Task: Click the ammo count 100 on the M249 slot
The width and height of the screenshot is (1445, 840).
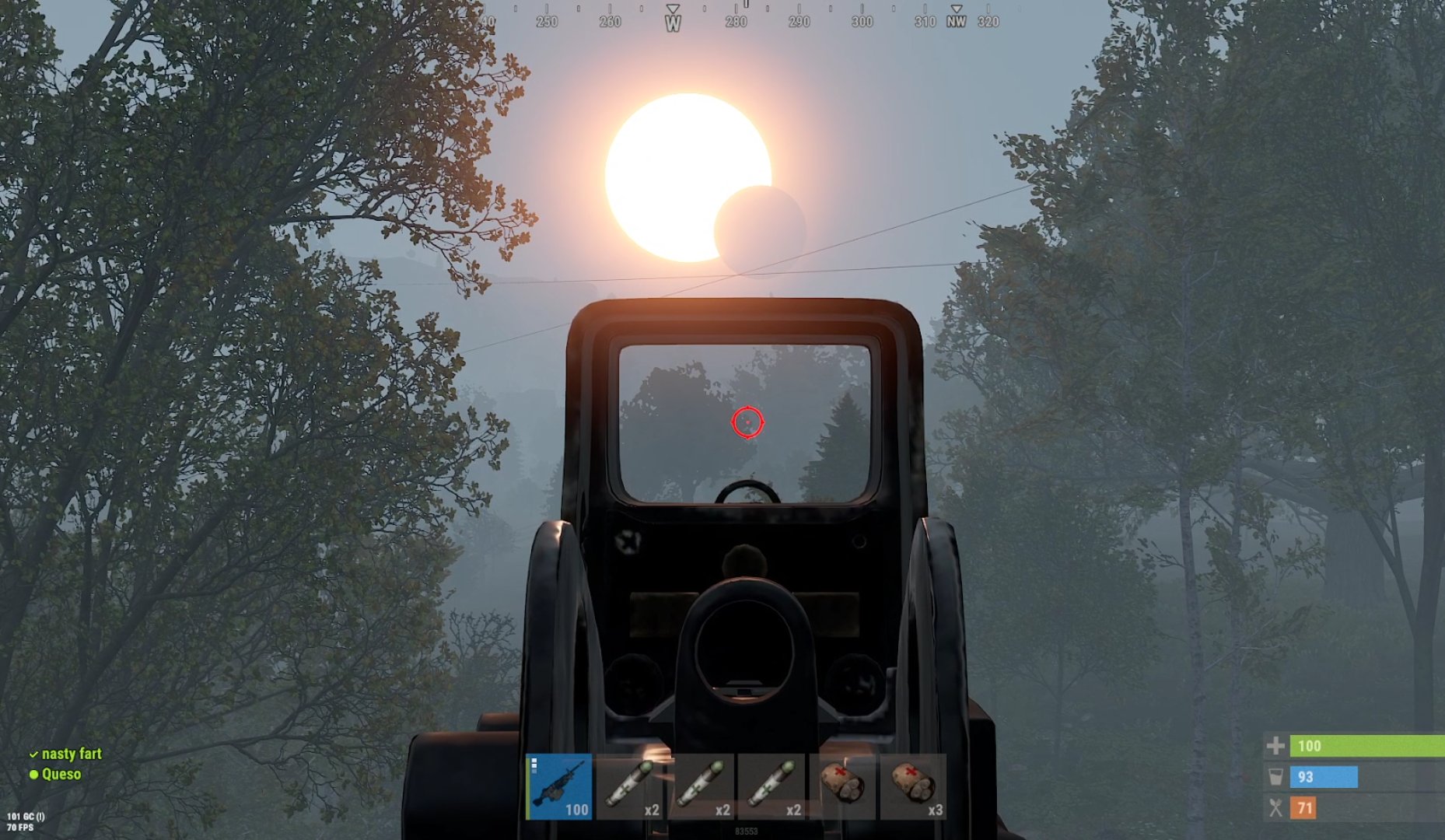Action: pos(577,809)
